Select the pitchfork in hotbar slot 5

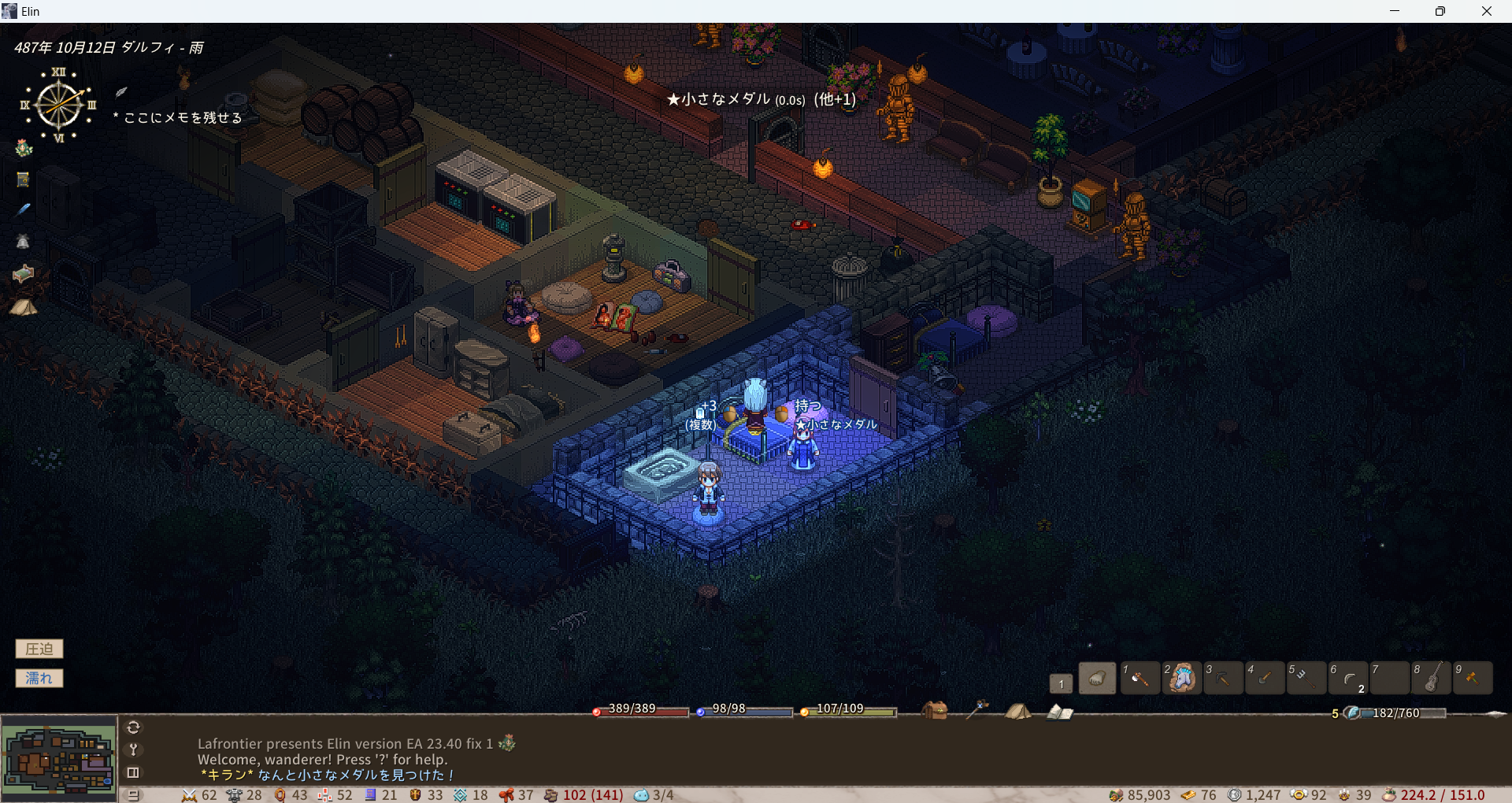(1306, 679)
